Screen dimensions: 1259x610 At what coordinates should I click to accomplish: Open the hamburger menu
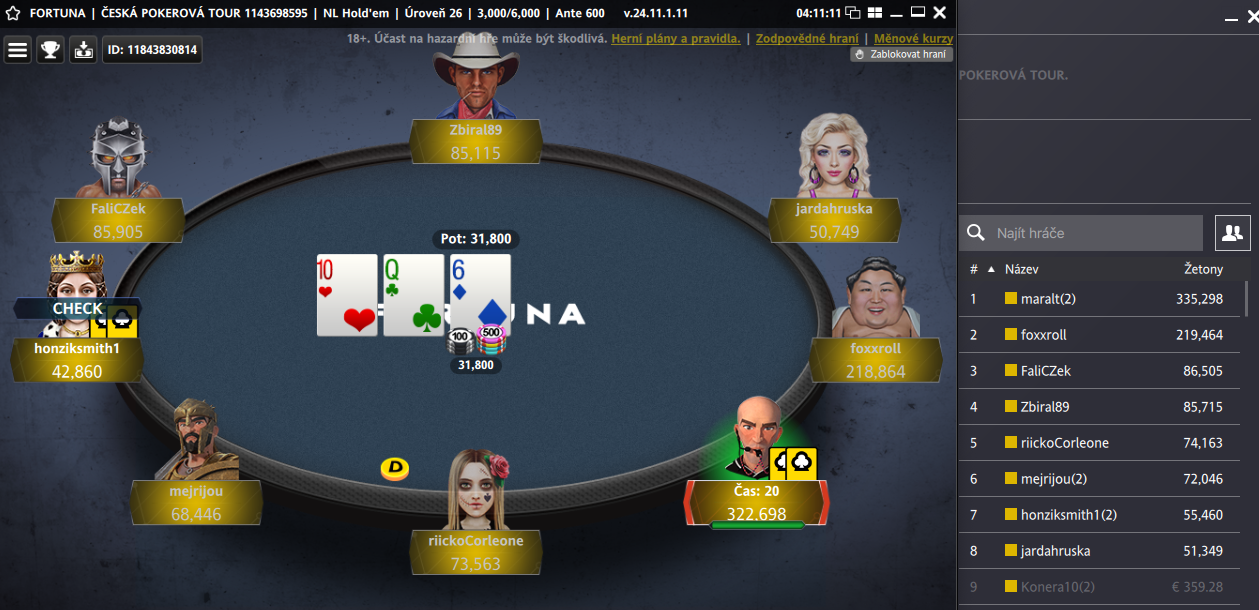[x=18, y=50]
